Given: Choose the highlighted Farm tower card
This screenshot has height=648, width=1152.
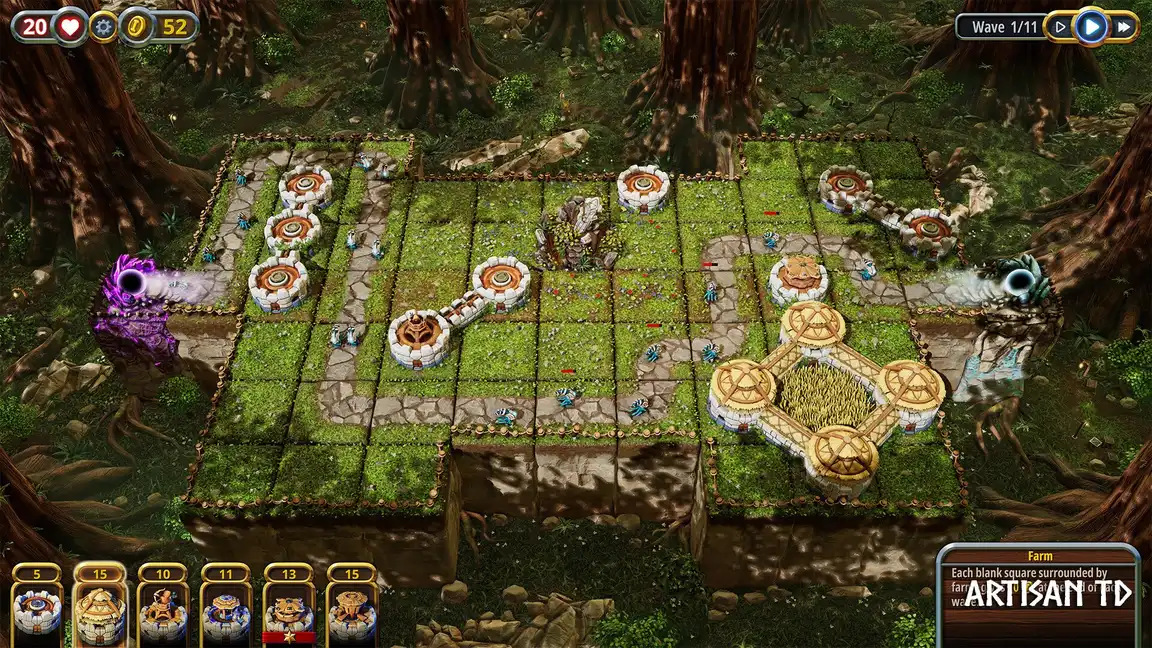Looking at the screenshot, I should pos(100,607).
